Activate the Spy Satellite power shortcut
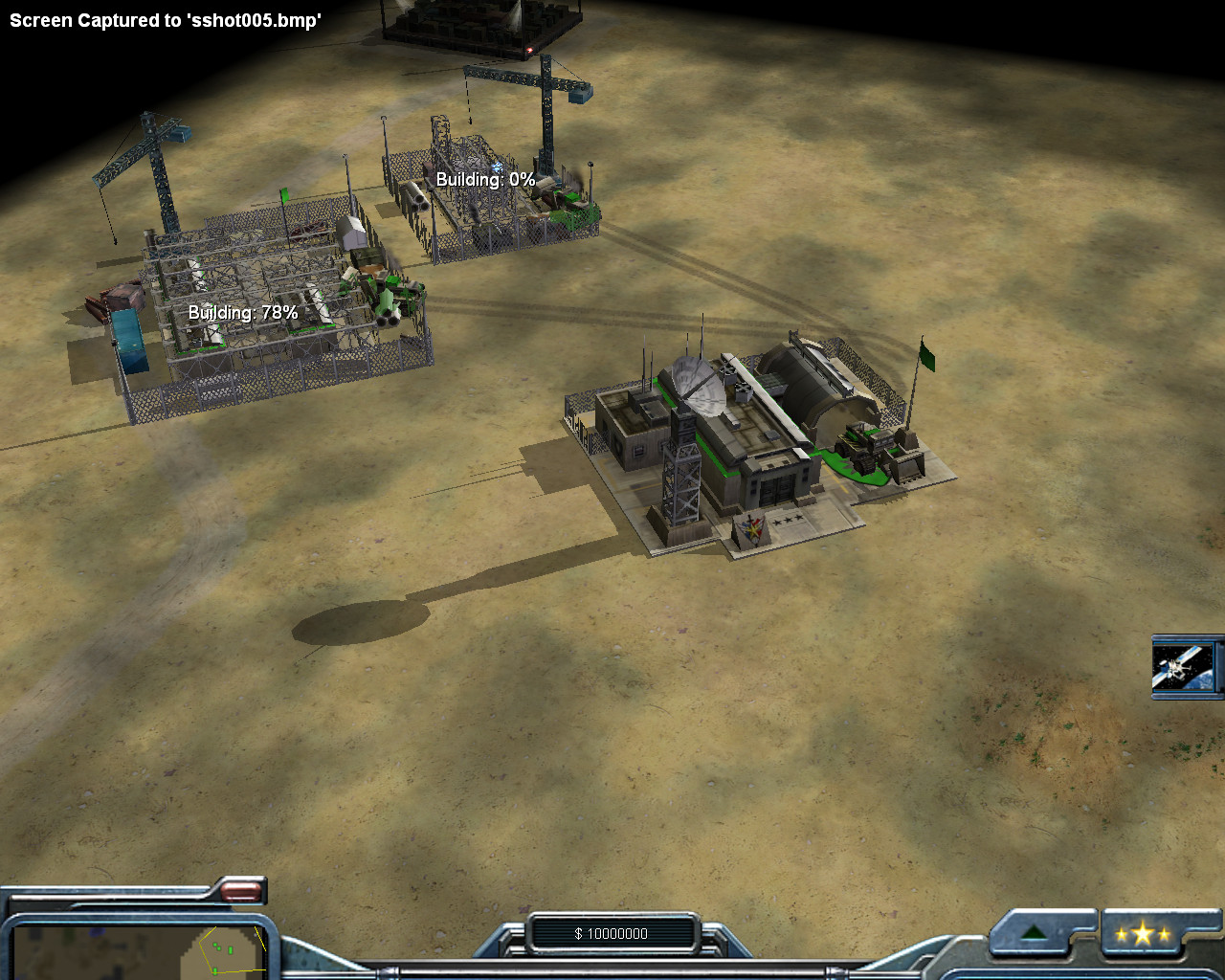 (1185, 666)
